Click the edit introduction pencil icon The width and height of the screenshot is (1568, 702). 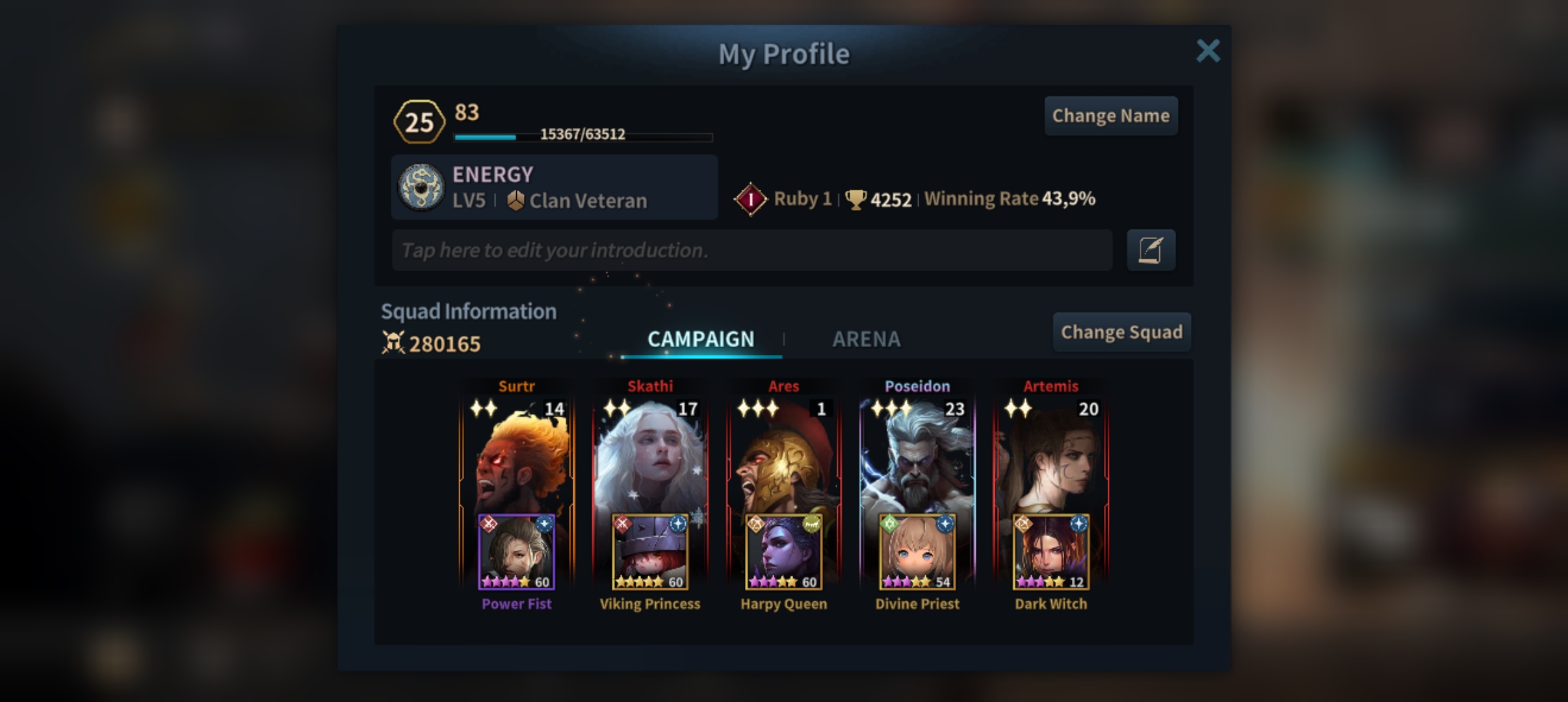[1150, 250]
